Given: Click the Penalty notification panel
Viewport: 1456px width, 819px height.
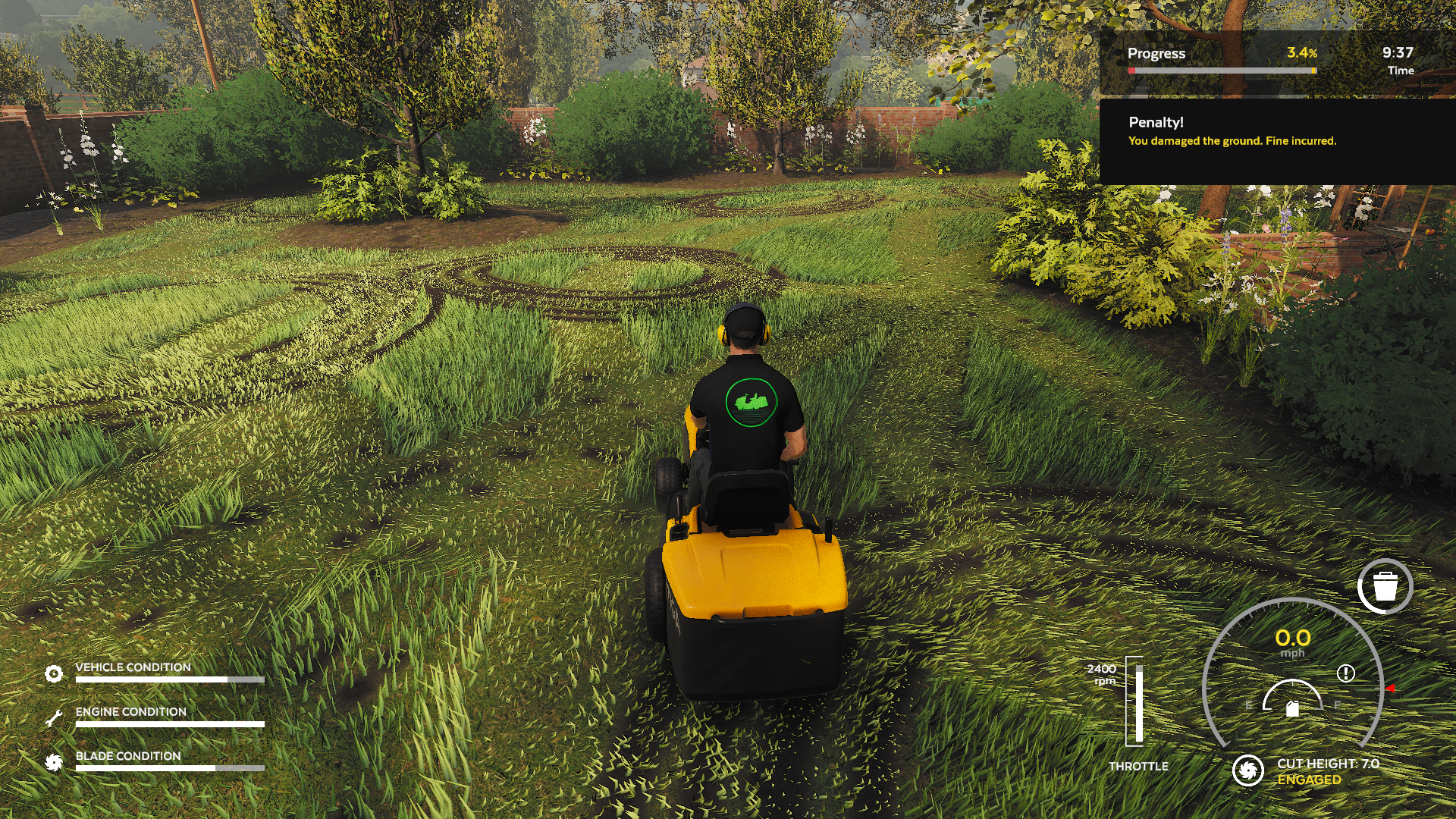Looking at the screenshot, I should click(x=1277, y=141).
